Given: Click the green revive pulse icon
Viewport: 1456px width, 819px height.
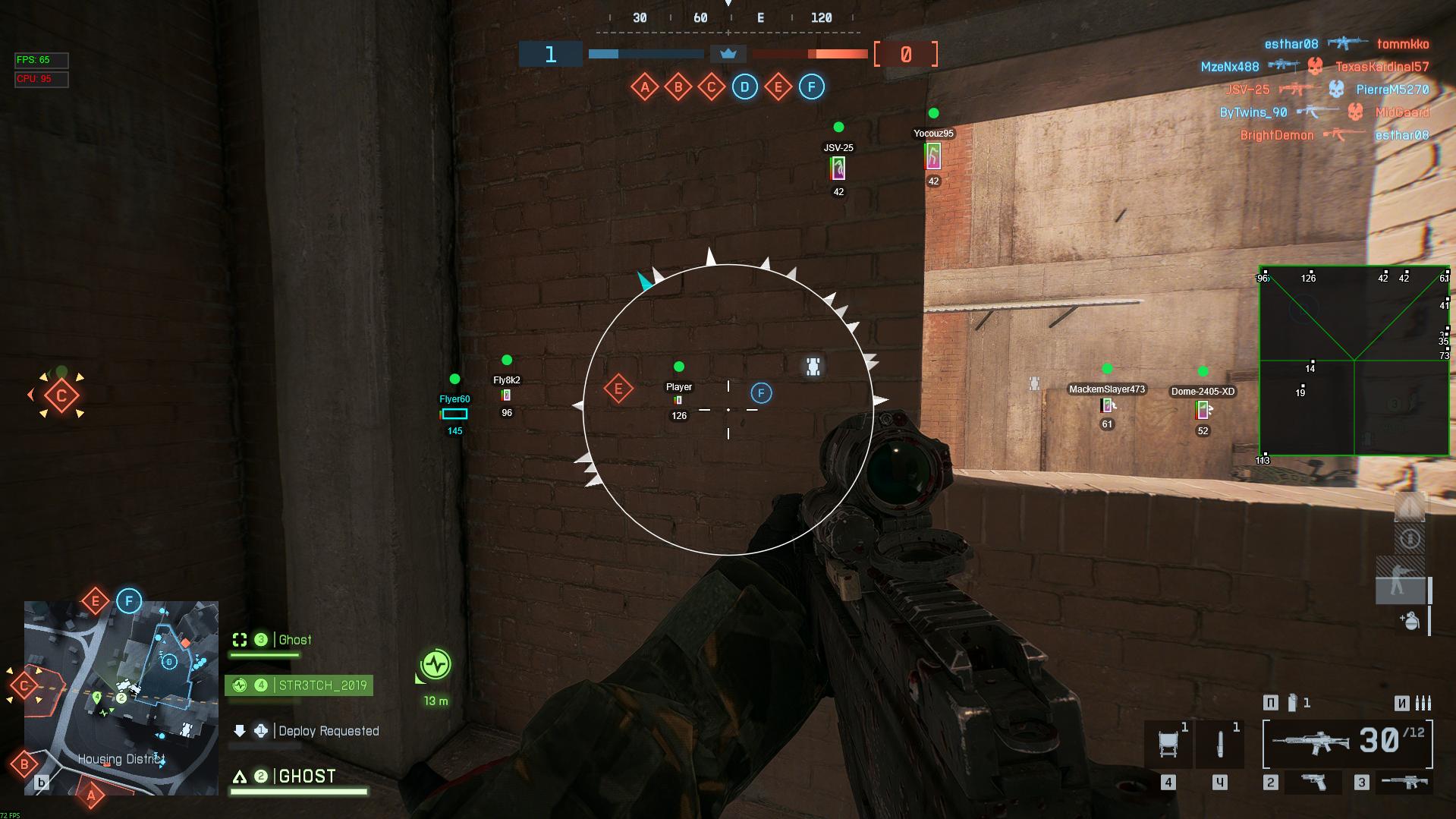Looking at the screenshot, I should (x=436, y=665).
